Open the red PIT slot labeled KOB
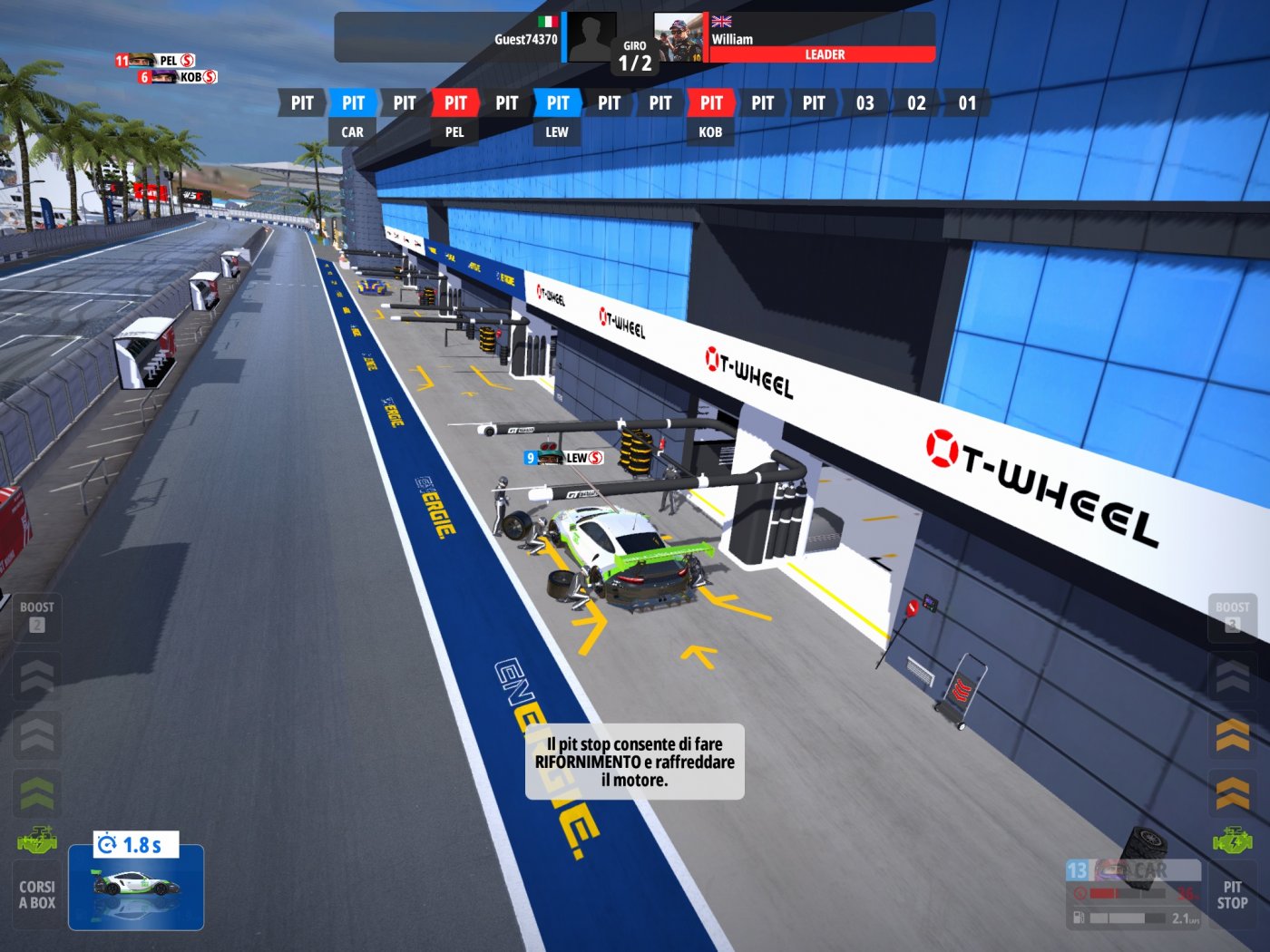This screenshot has height=952, width=1270. click(710, 102)
